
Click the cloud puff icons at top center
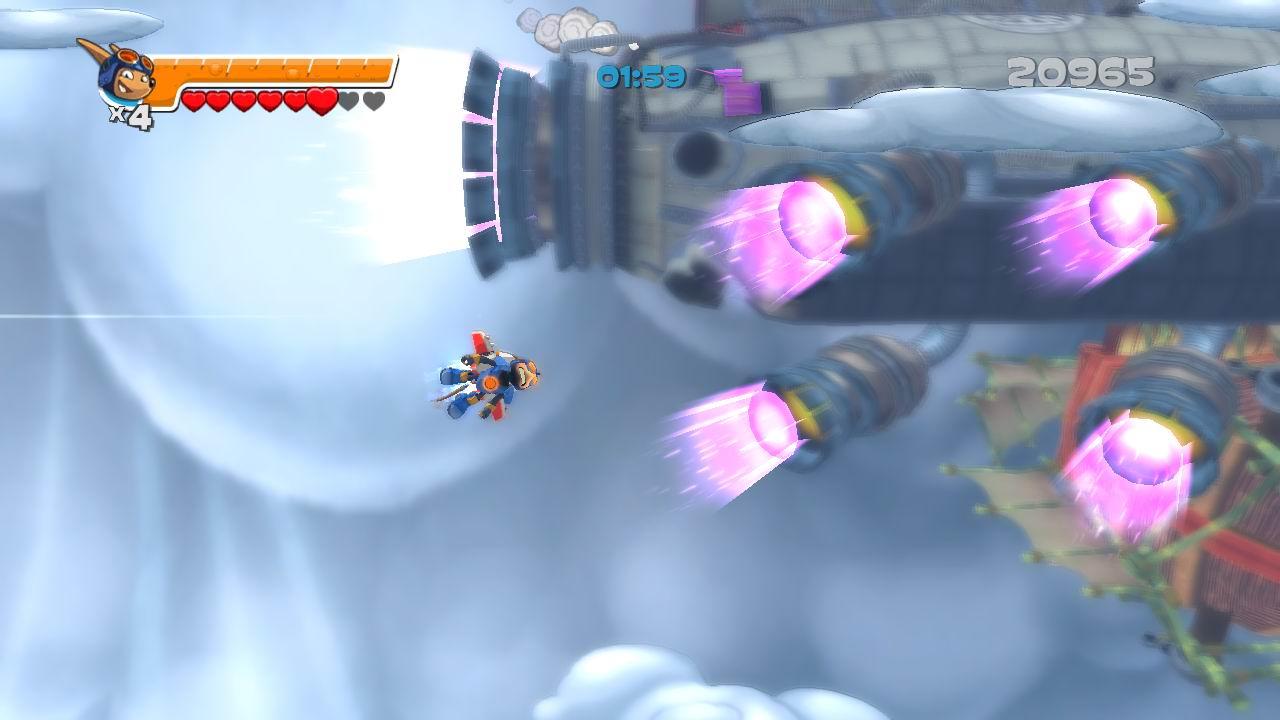560,25
